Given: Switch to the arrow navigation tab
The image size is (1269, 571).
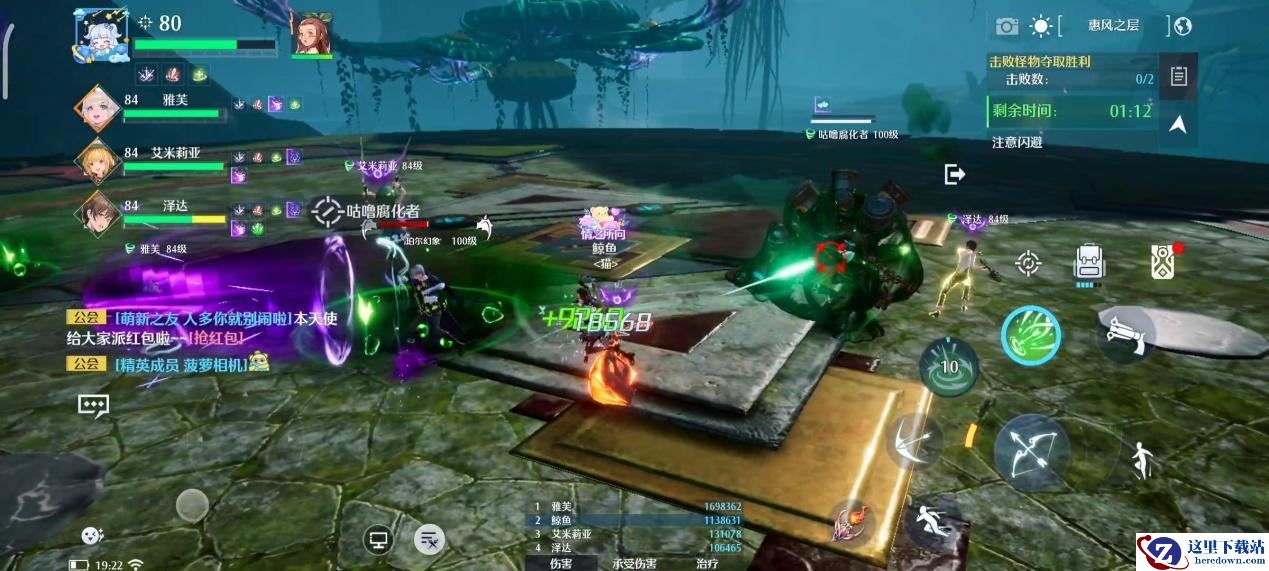Looking at the screenshot, I should (1179, 125).
